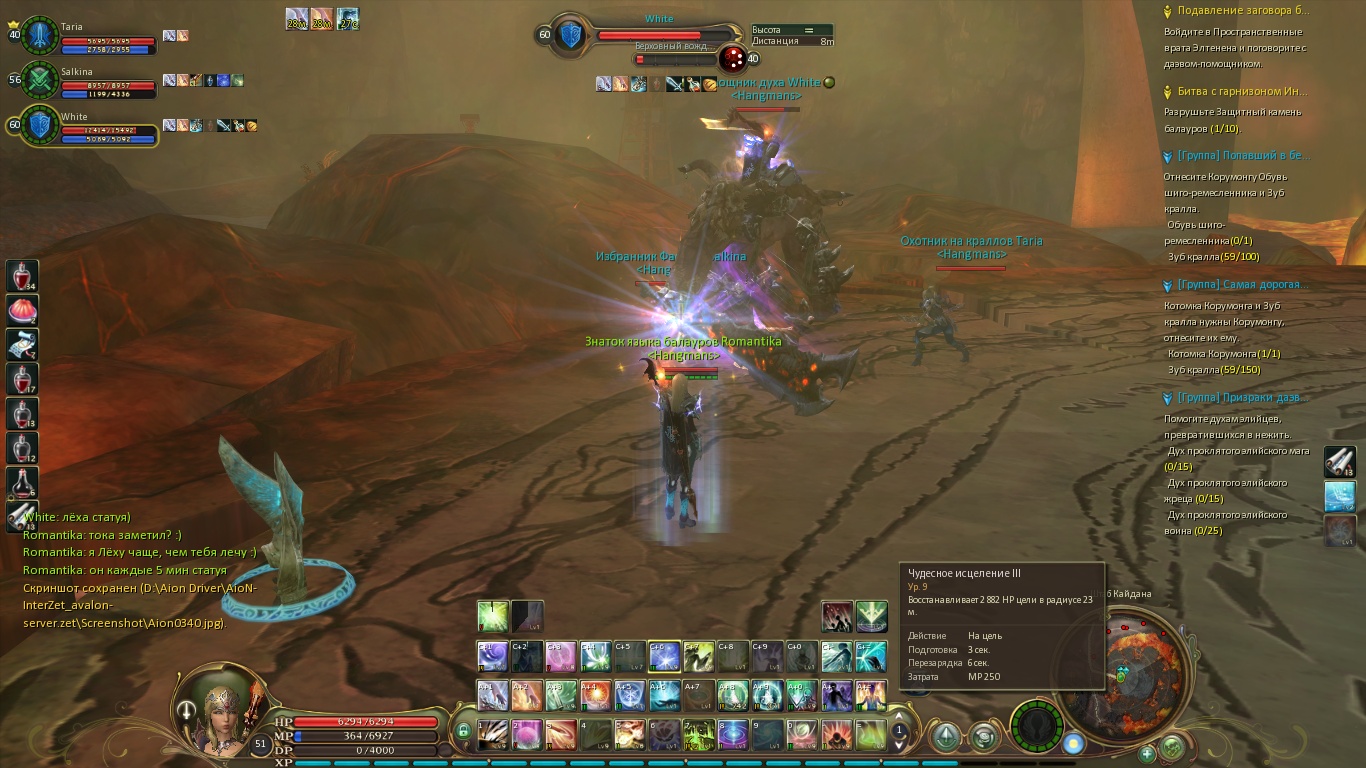The image size is (1366, 768).
Task: Open quest 'Битва с гарнизоном' in tracker
Action: click(1242, 91)
